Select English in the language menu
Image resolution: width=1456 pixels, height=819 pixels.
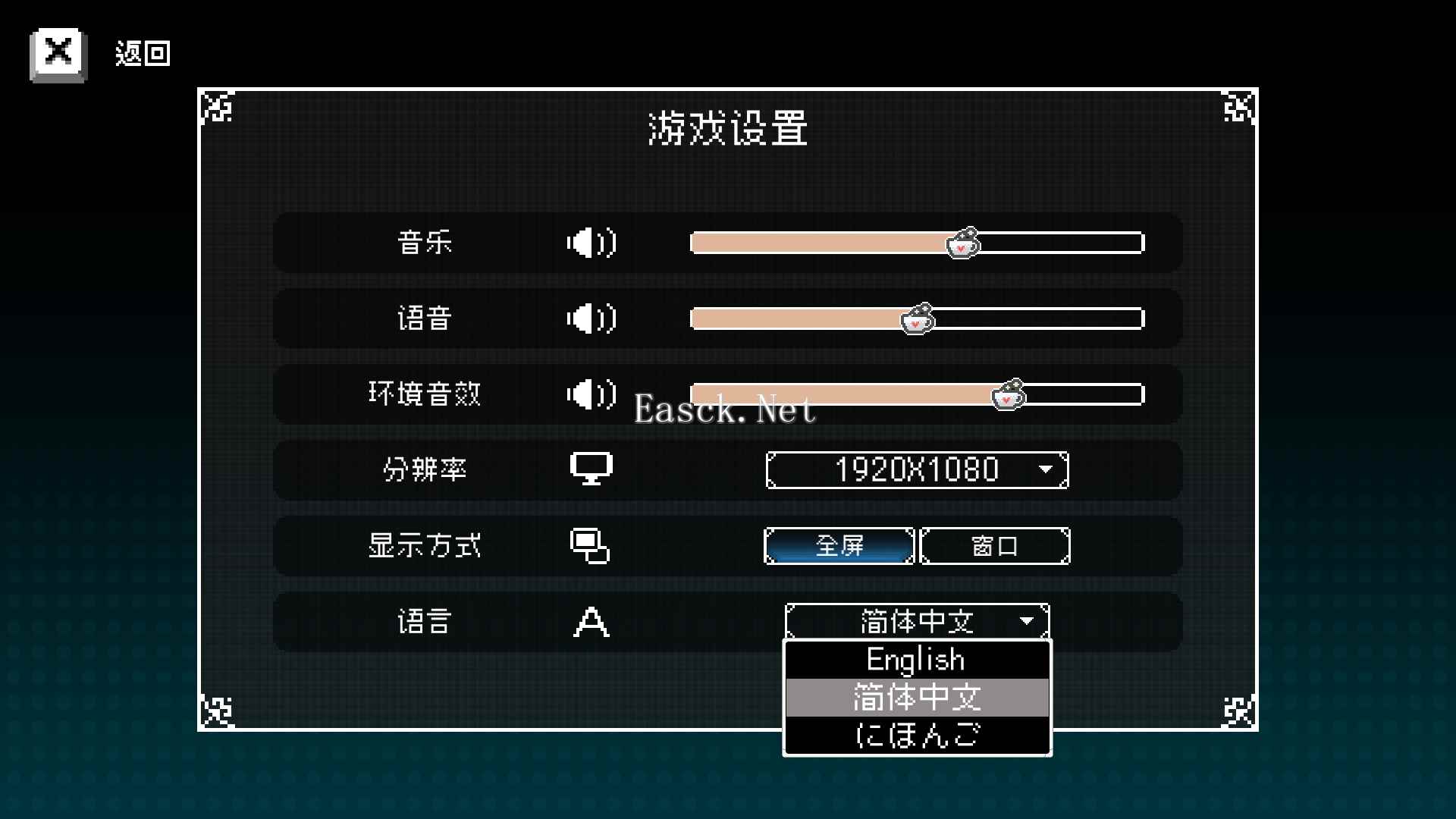[915, 659]
